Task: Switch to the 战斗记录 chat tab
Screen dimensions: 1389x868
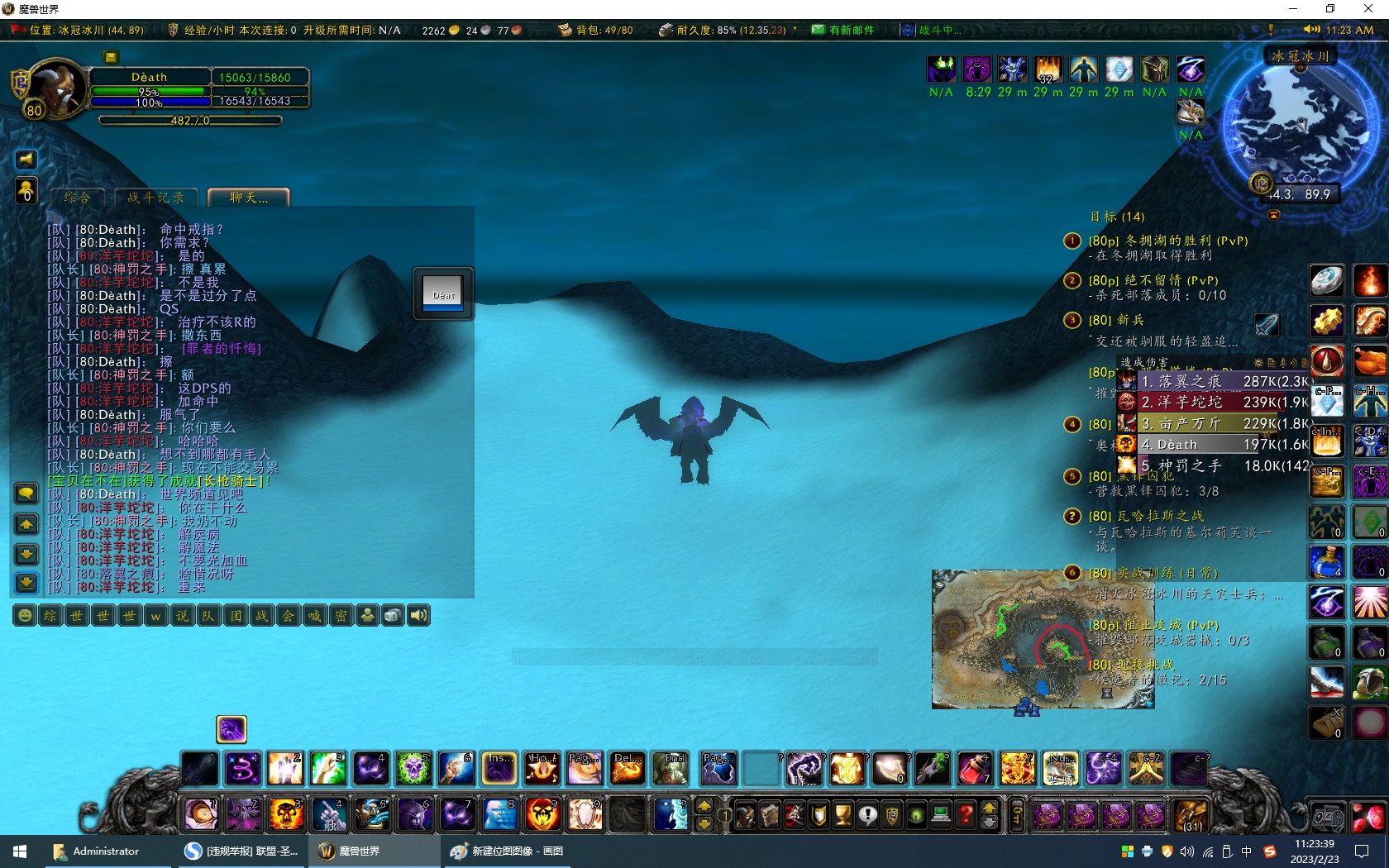Action: (x=155, y=198)
